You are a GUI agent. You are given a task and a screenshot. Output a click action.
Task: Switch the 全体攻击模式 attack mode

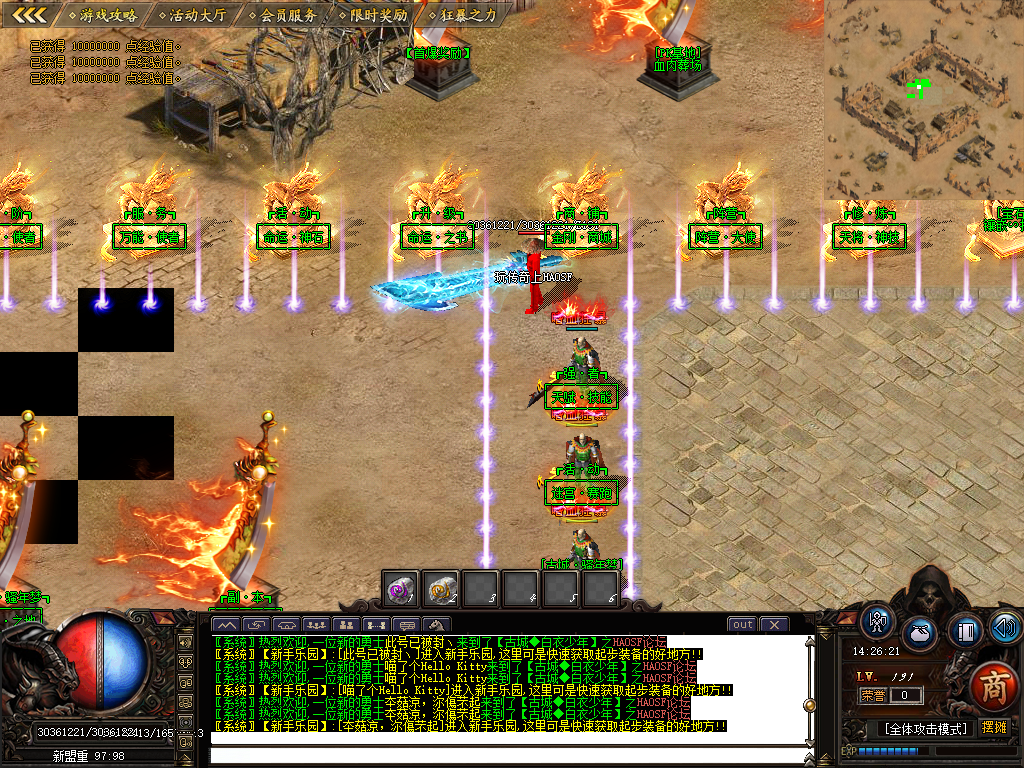[925, 728]
